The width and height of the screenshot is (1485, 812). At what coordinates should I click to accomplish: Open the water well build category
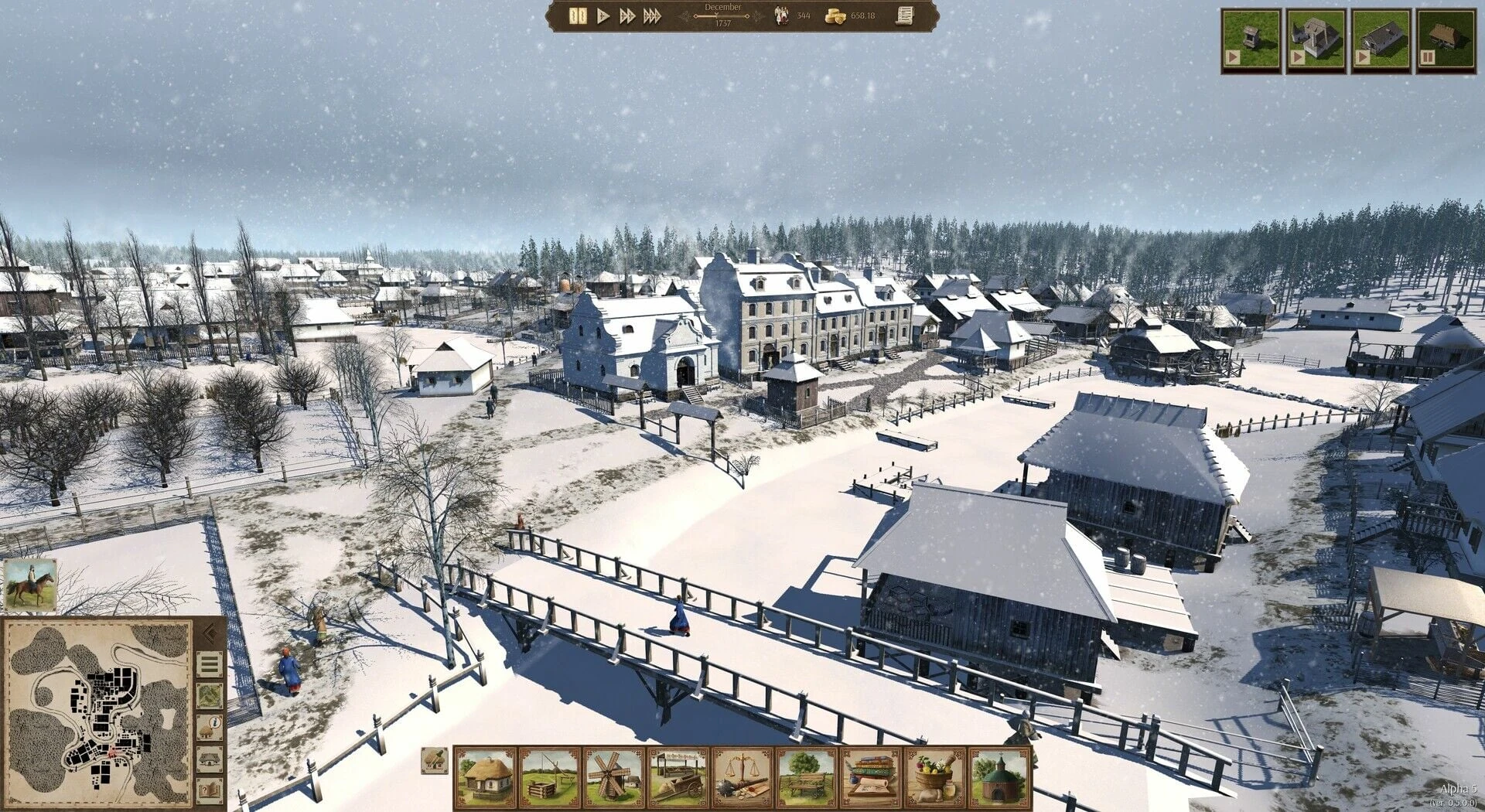tap(550, 778)
